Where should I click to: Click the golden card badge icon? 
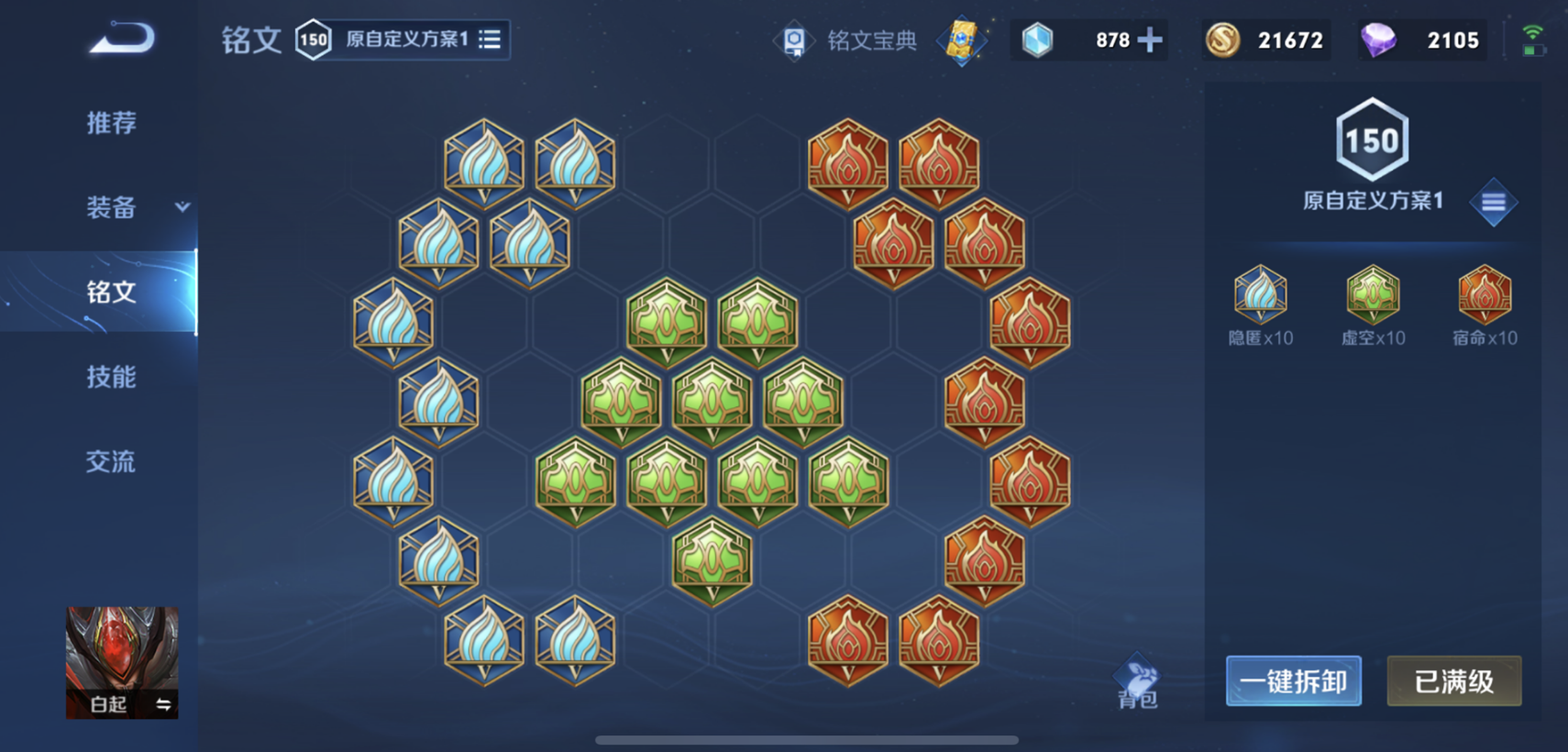pyautogui.click(x=961, y=40)
